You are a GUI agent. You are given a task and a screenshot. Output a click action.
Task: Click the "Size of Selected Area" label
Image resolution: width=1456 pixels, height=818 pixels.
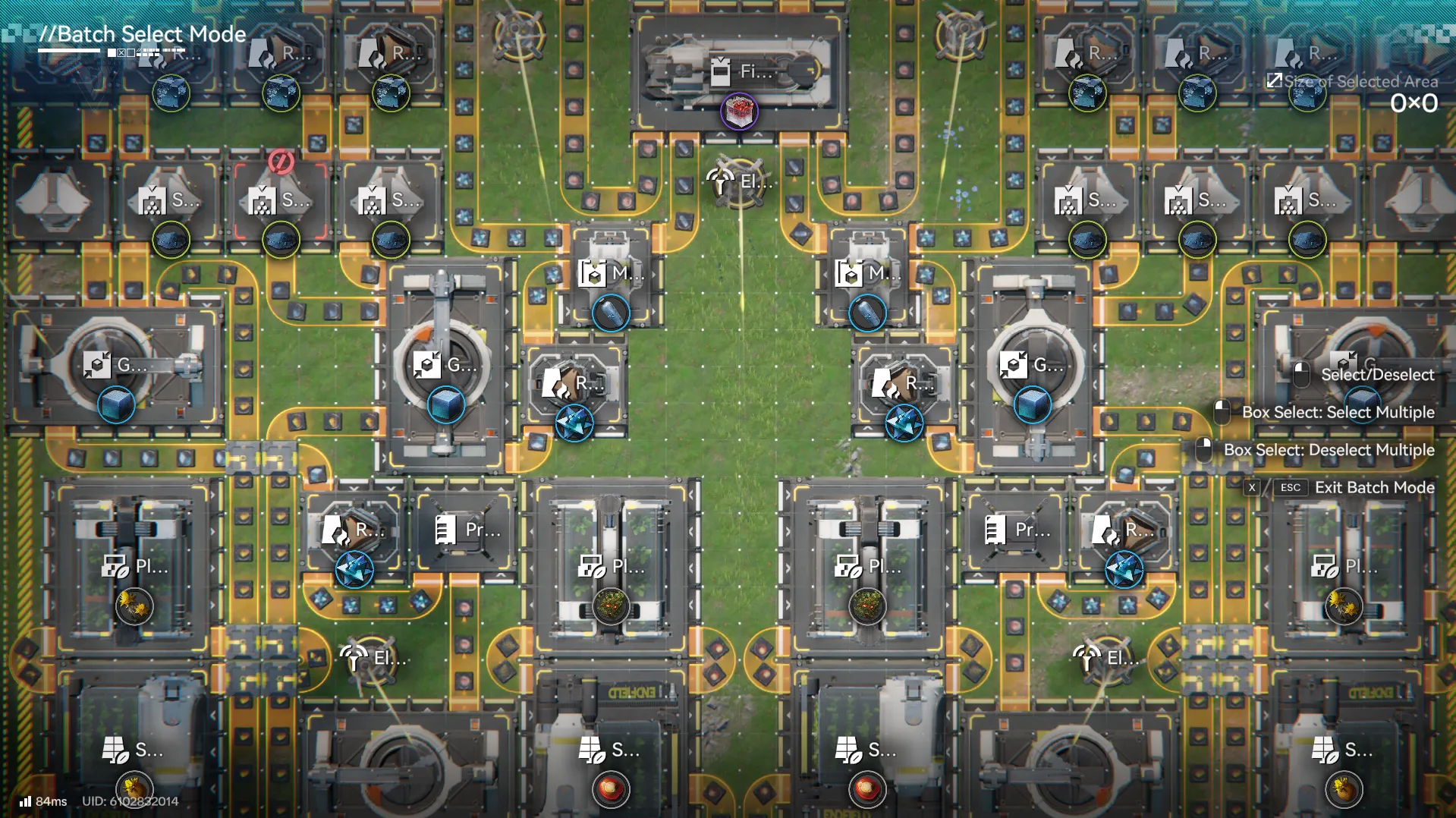click(x=1360, y=81)
